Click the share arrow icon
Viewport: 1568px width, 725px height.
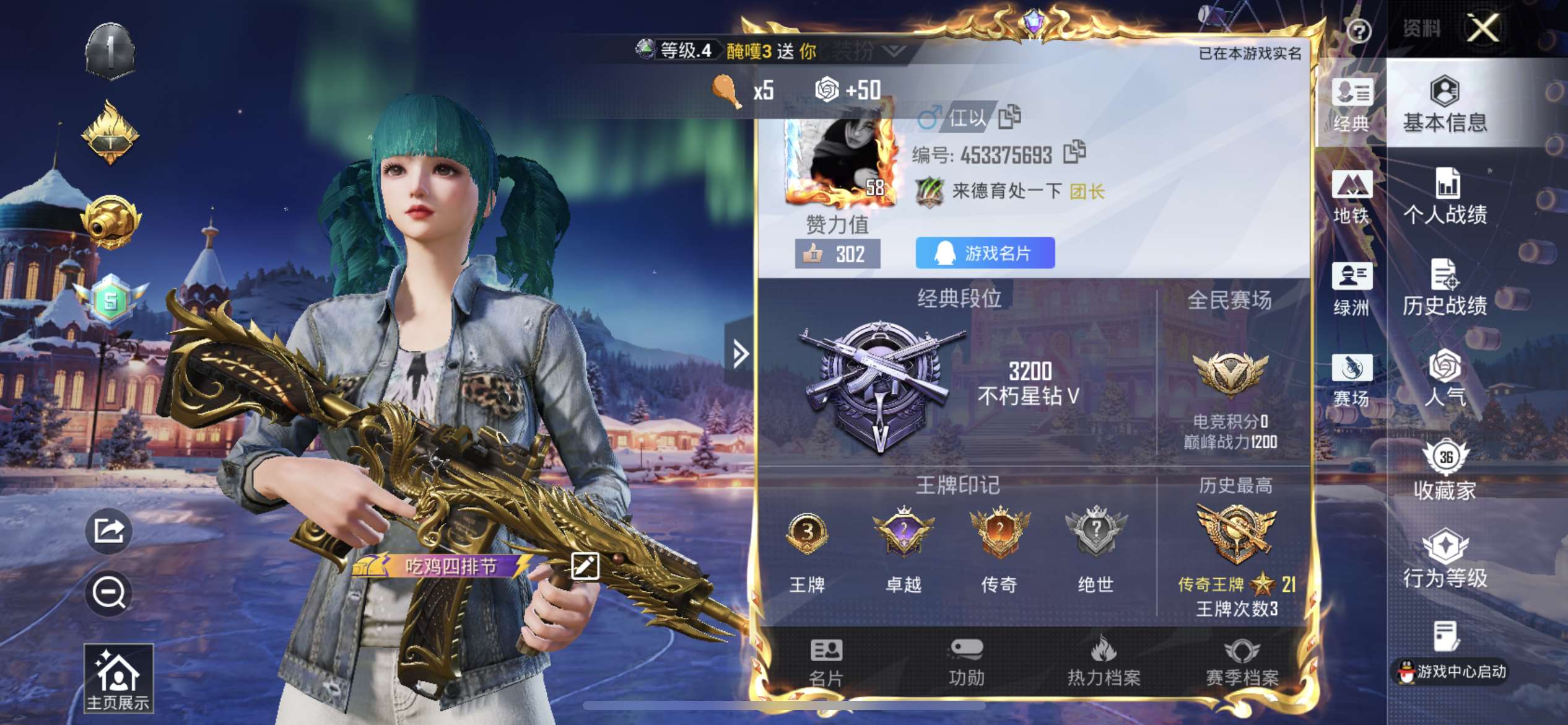click(109, 530)
